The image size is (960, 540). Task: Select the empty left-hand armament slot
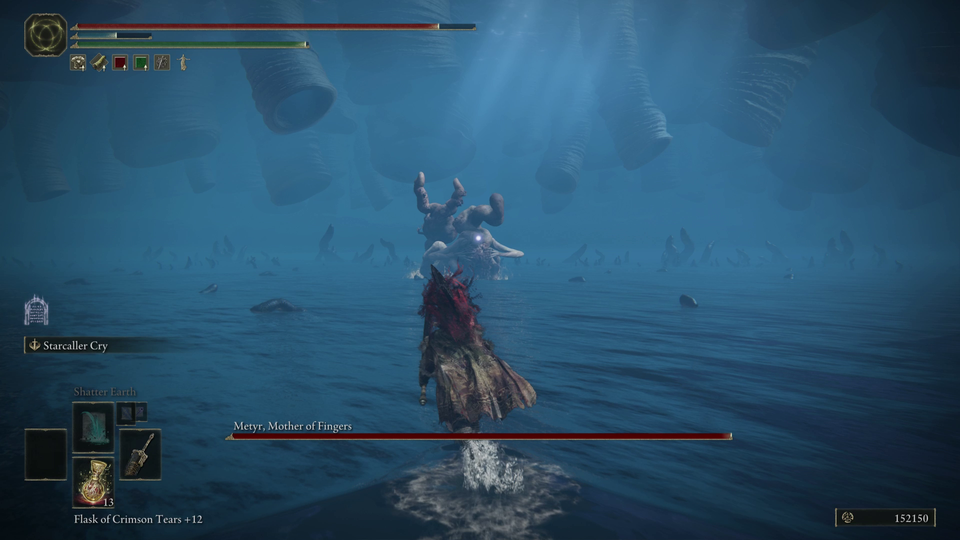point(45,454)
